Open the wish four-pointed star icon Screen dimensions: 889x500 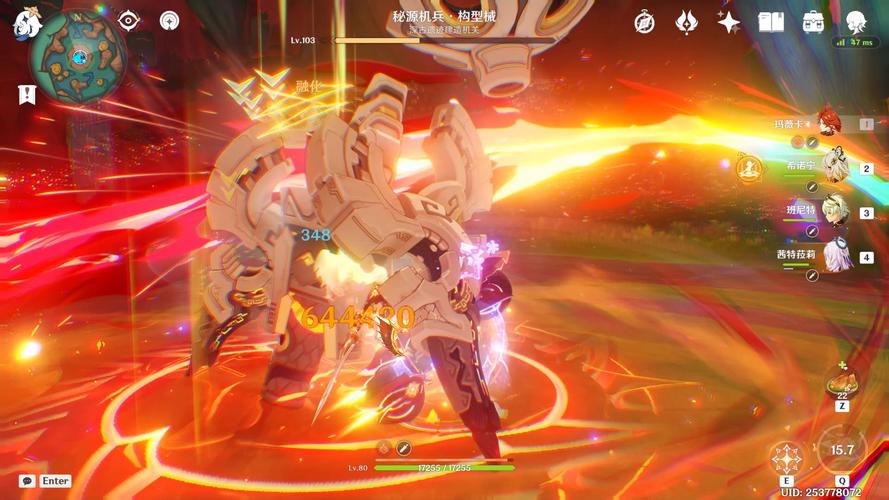[x=729, y=21]
